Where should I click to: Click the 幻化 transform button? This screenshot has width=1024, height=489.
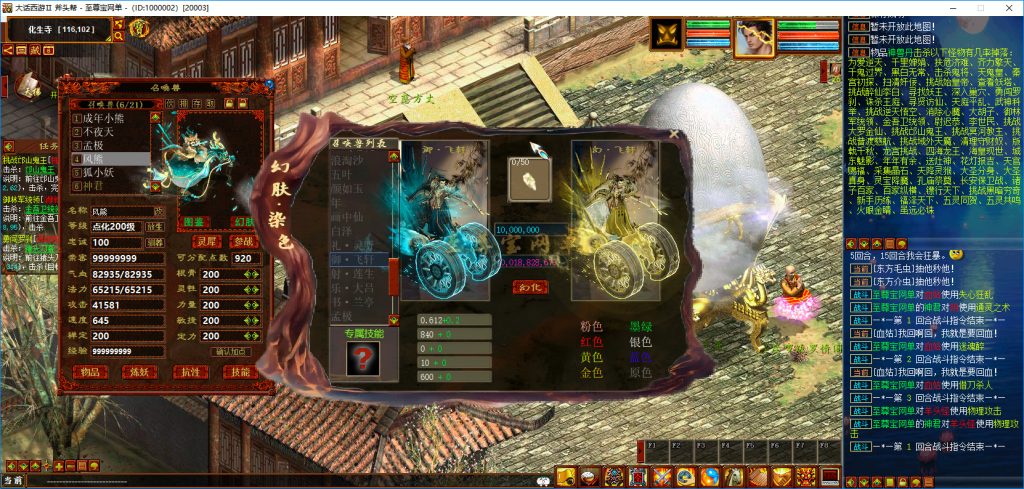click(x=530, y=286)
